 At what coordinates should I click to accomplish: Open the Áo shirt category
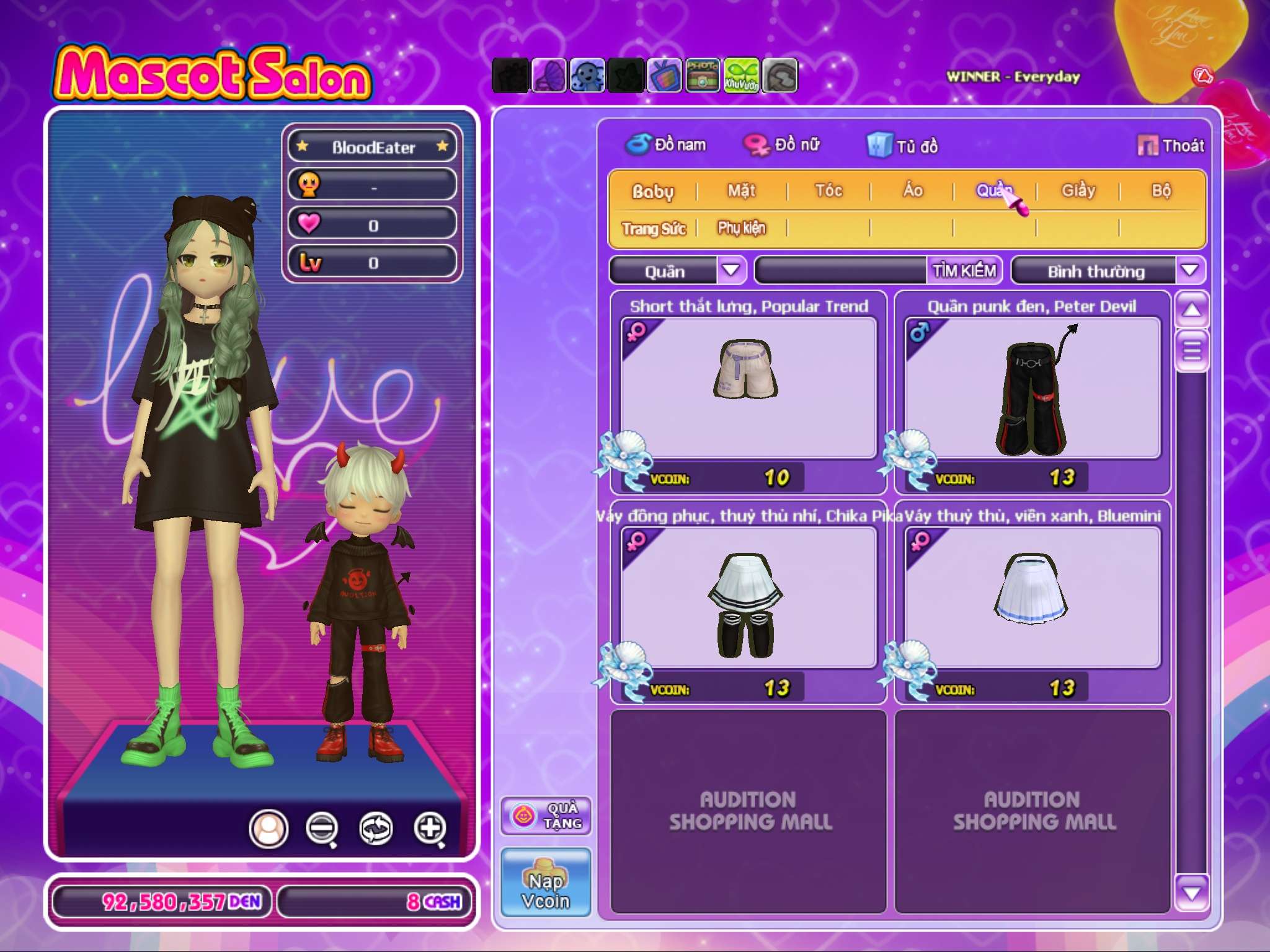coord(913,191)
